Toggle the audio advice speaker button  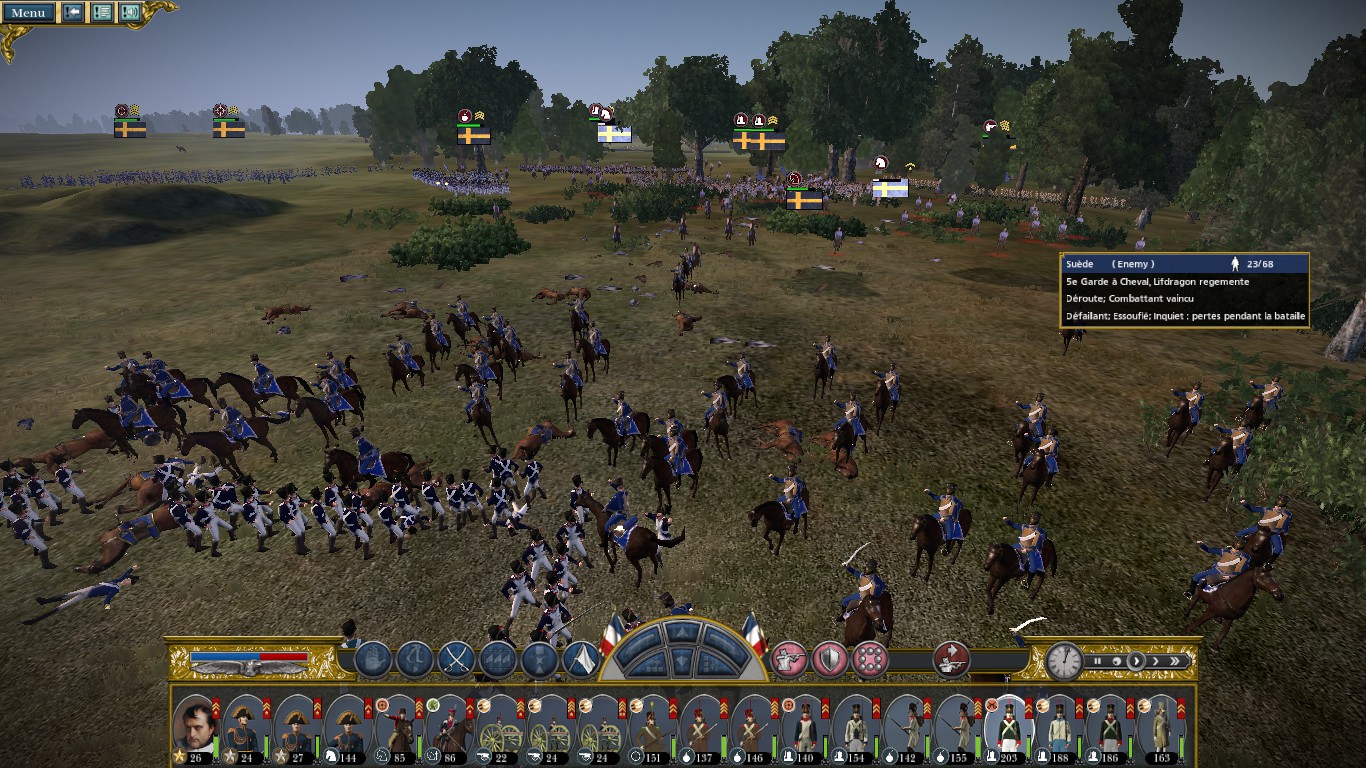130,13
